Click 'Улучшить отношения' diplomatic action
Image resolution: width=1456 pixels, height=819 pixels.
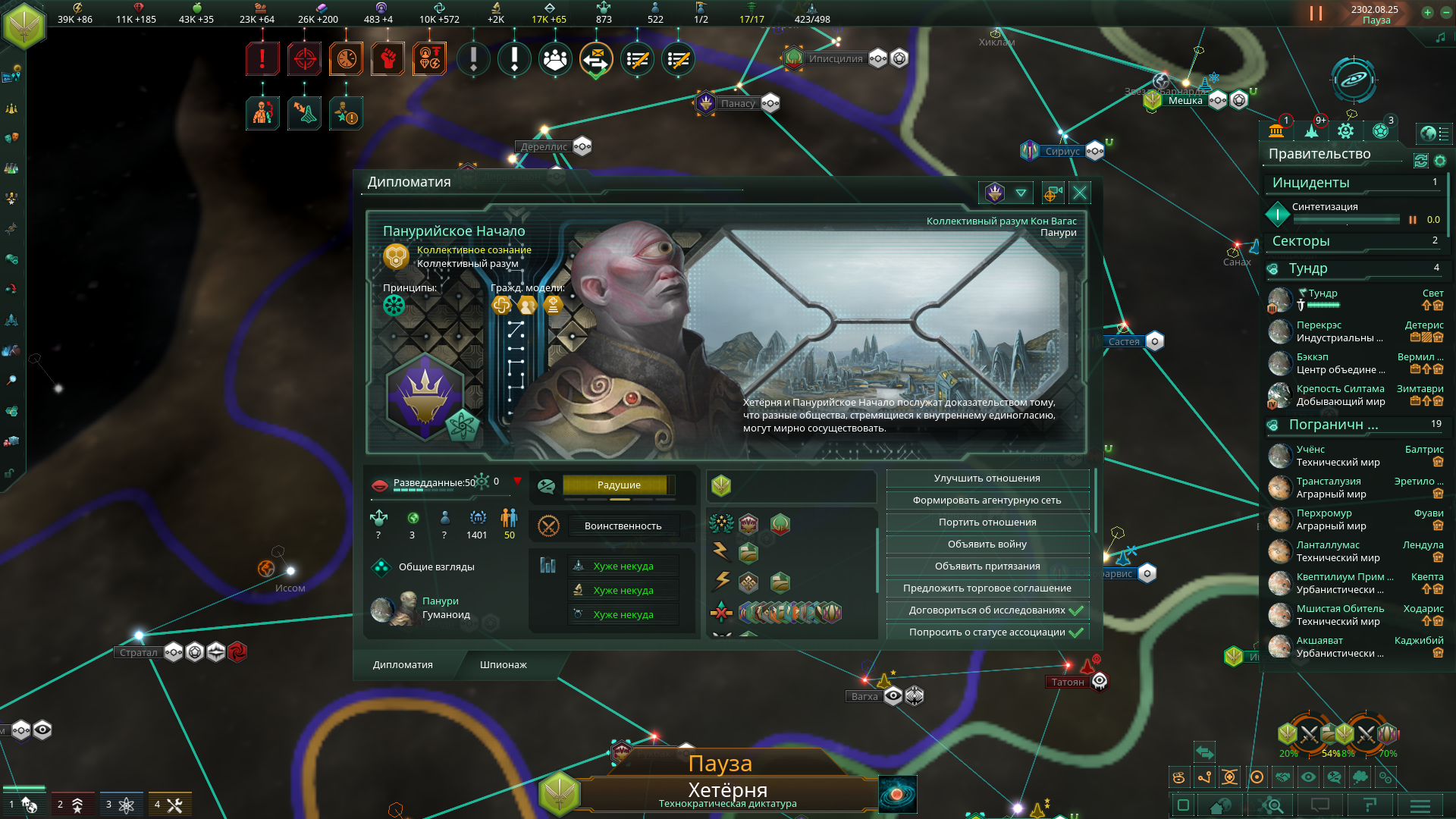(987, 479)
